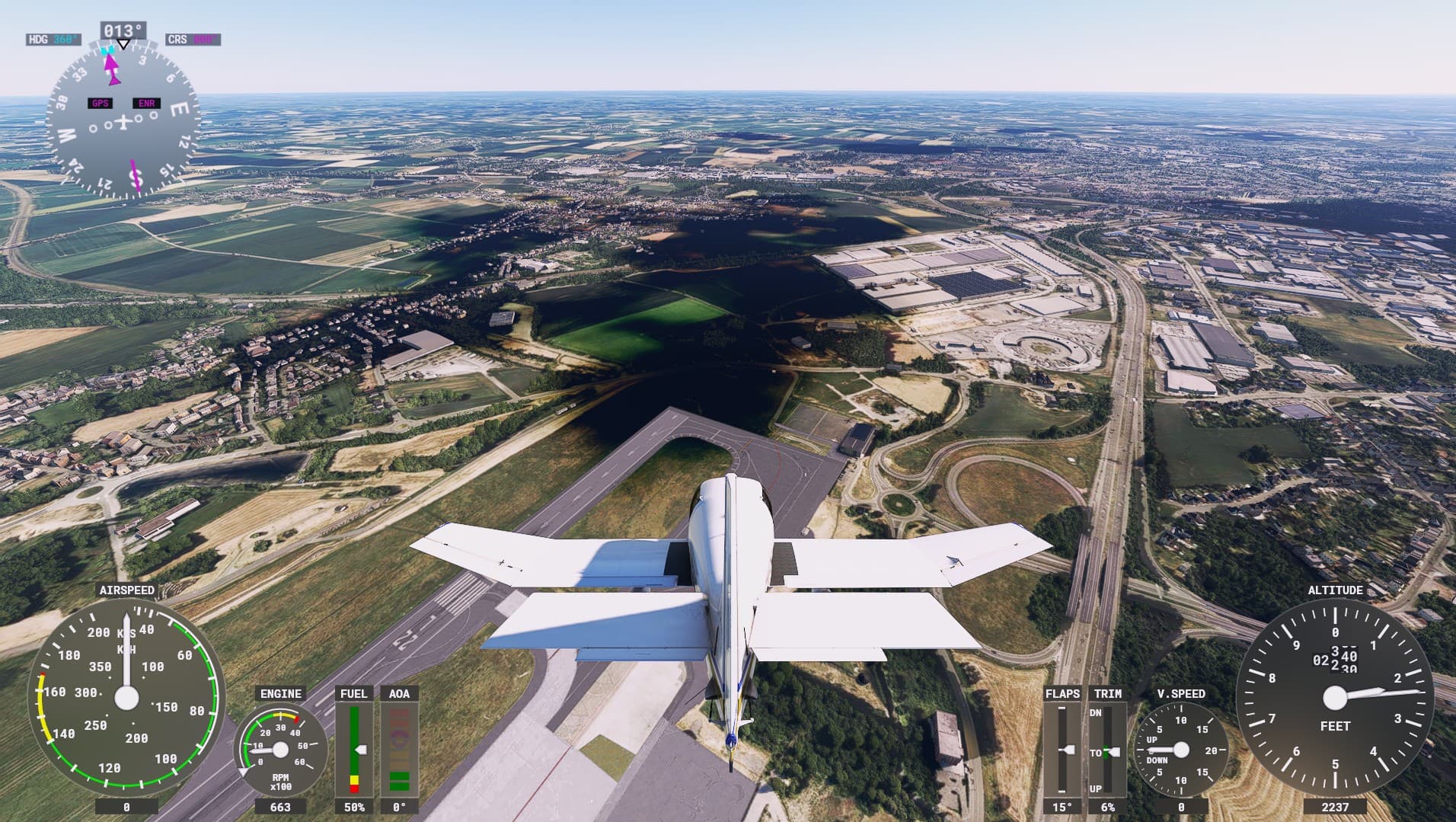Toggle the GPS navigation source
1456x822 pixels.
pyautogui.click(x=98, y=101)
